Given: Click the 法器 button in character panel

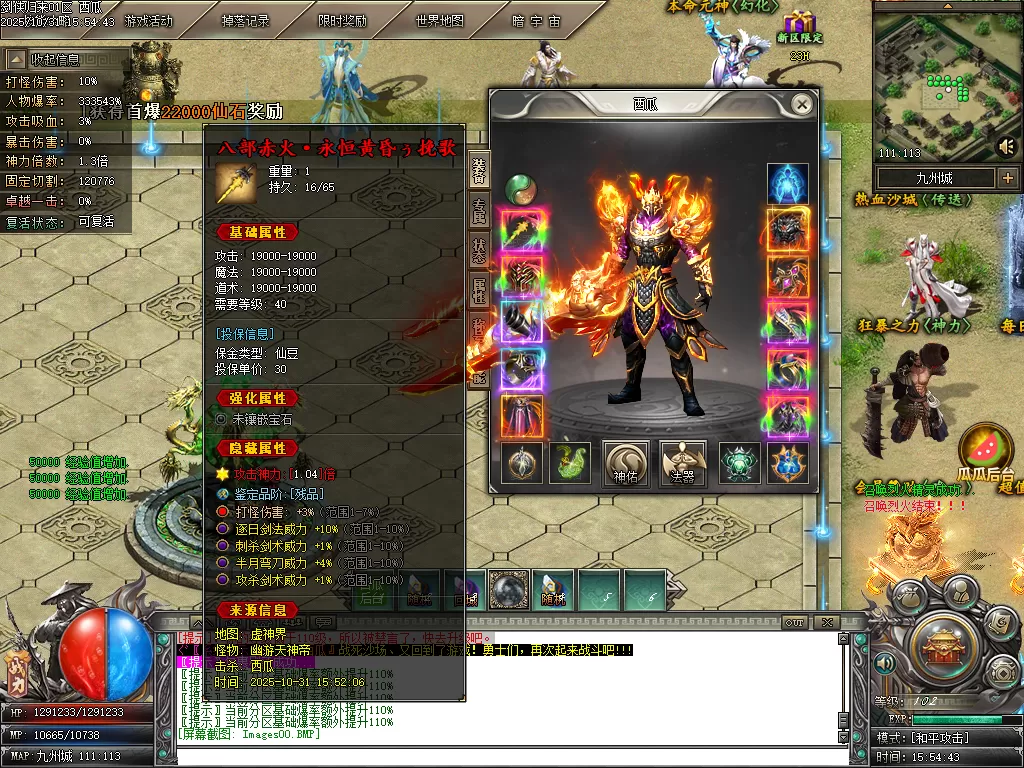Looking at the screenshot, I should [x=683, y=464].
